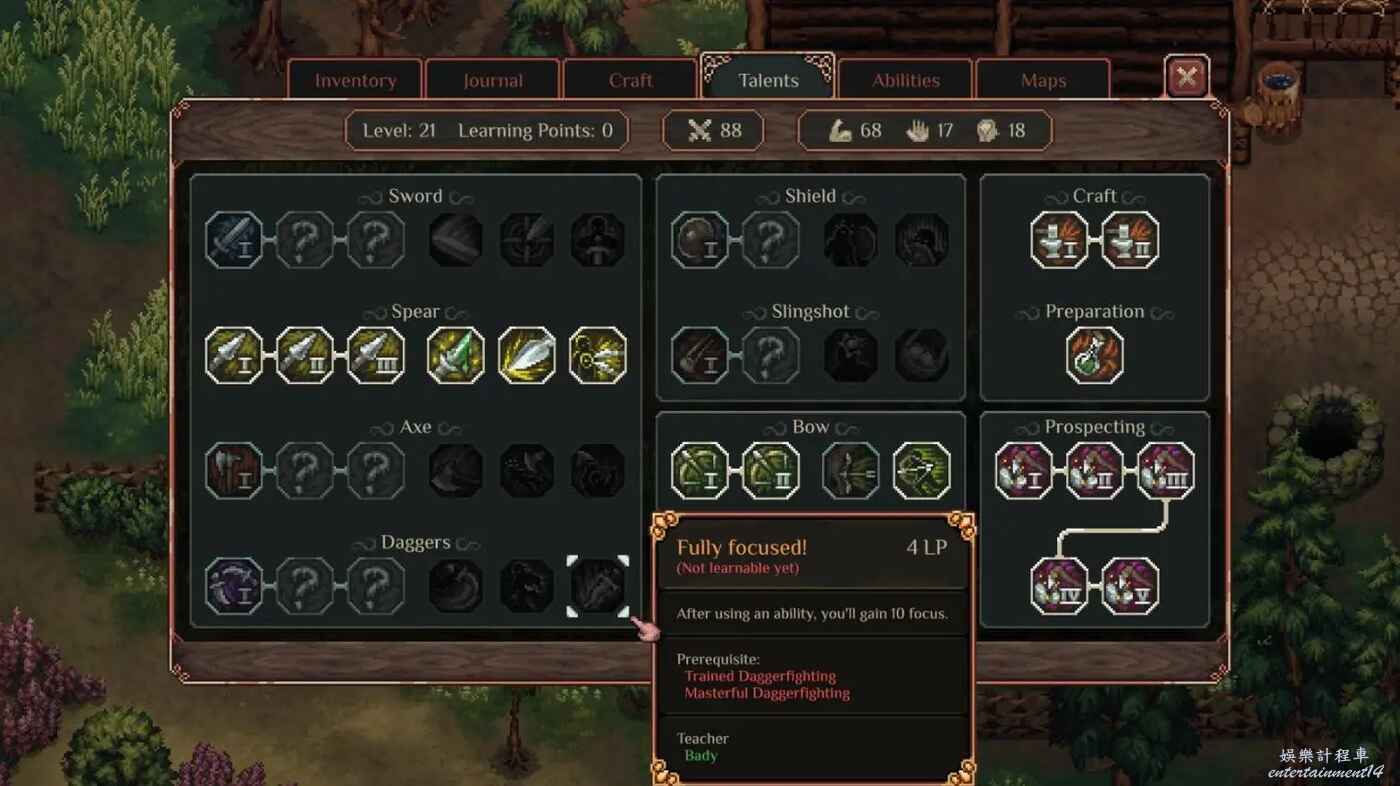Choose the Spear I talent
Viewport: 1400px width, 786px height.
click(234, 356)
